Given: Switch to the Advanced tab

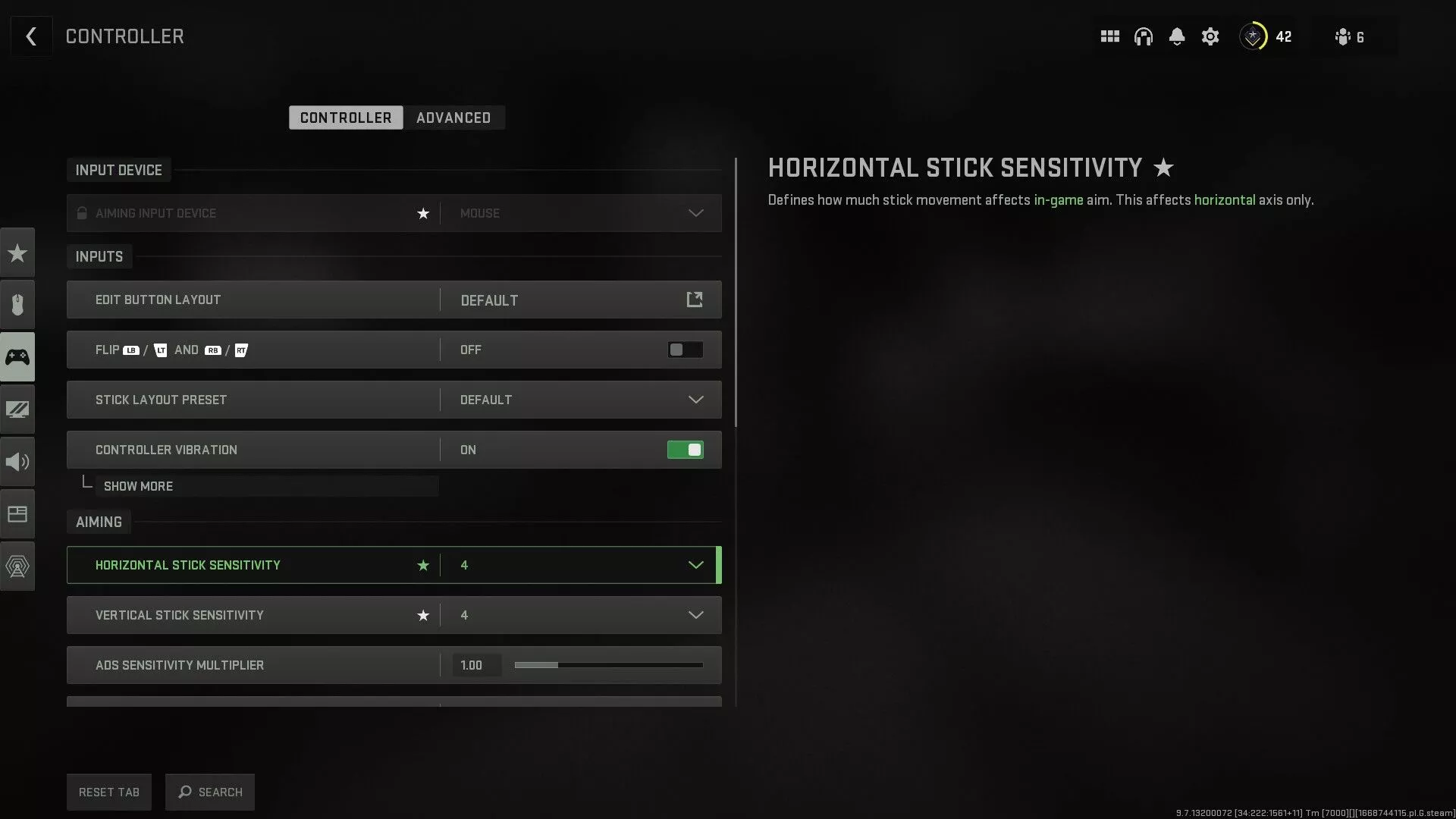Looking at the screenshot, I should [x=453, y=118].
